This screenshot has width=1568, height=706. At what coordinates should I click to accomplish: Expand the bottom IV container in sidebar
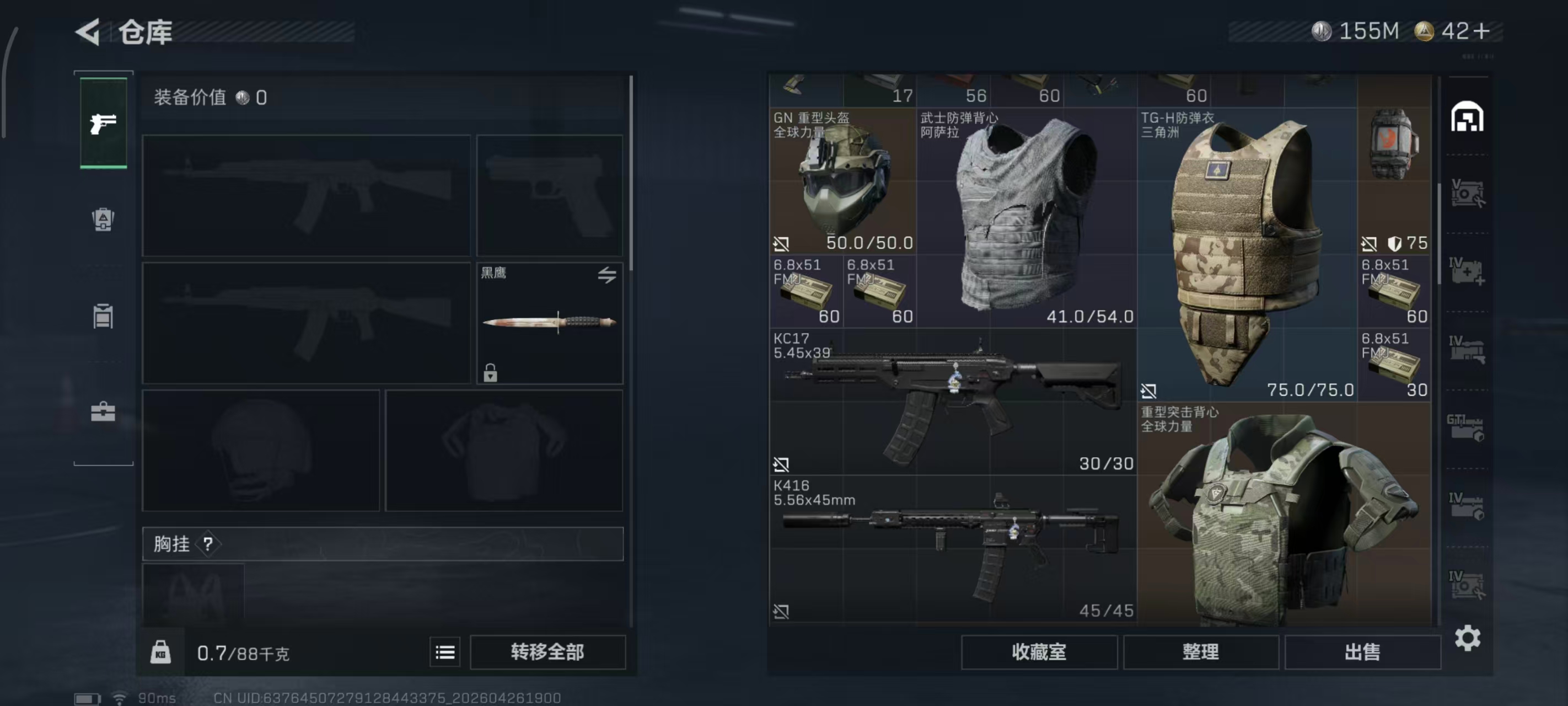pyautogui.click(x=1468, y=583)
